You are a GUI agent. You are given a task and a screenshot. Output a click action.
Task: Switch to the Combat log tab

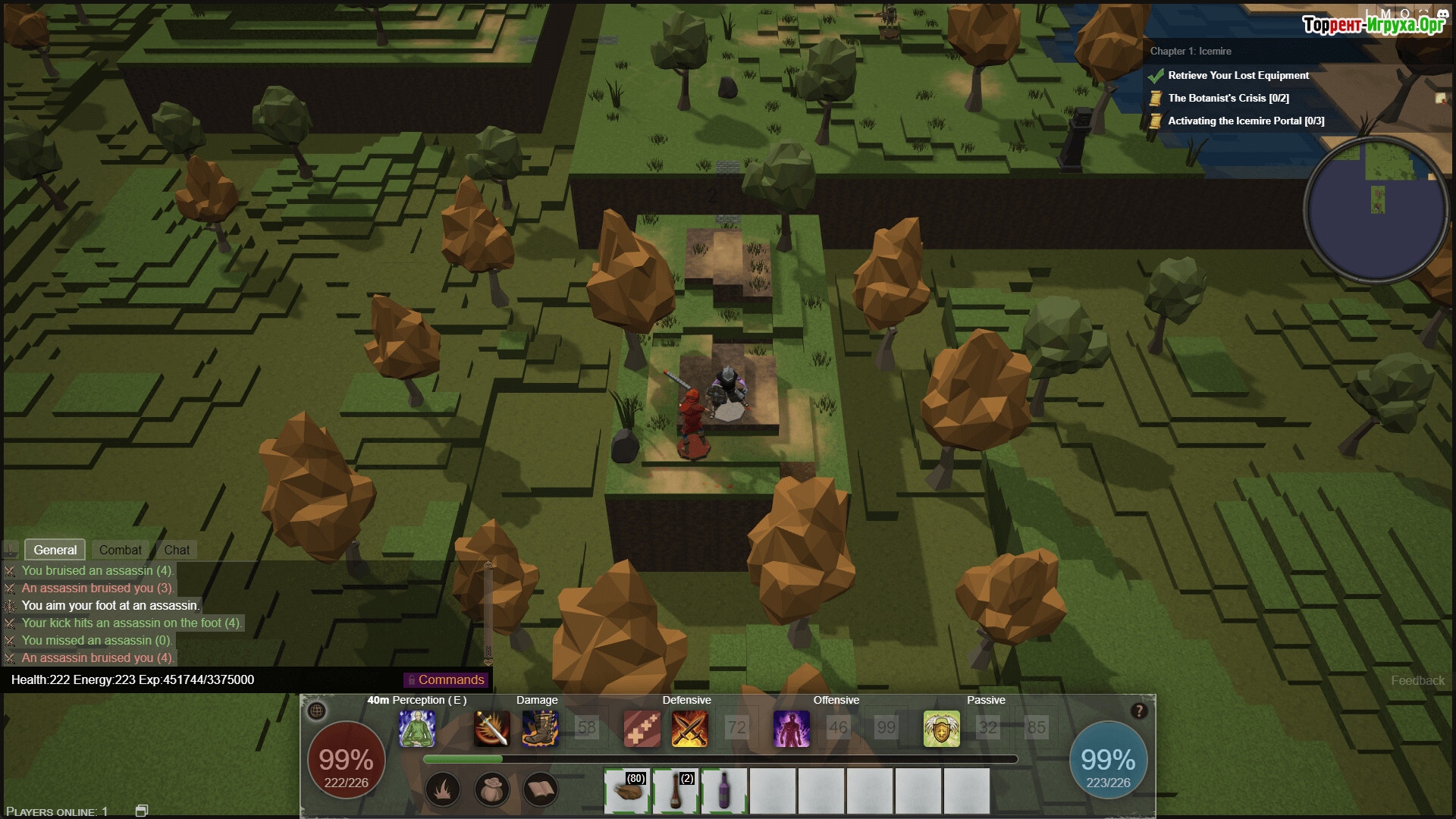[120, 550]
